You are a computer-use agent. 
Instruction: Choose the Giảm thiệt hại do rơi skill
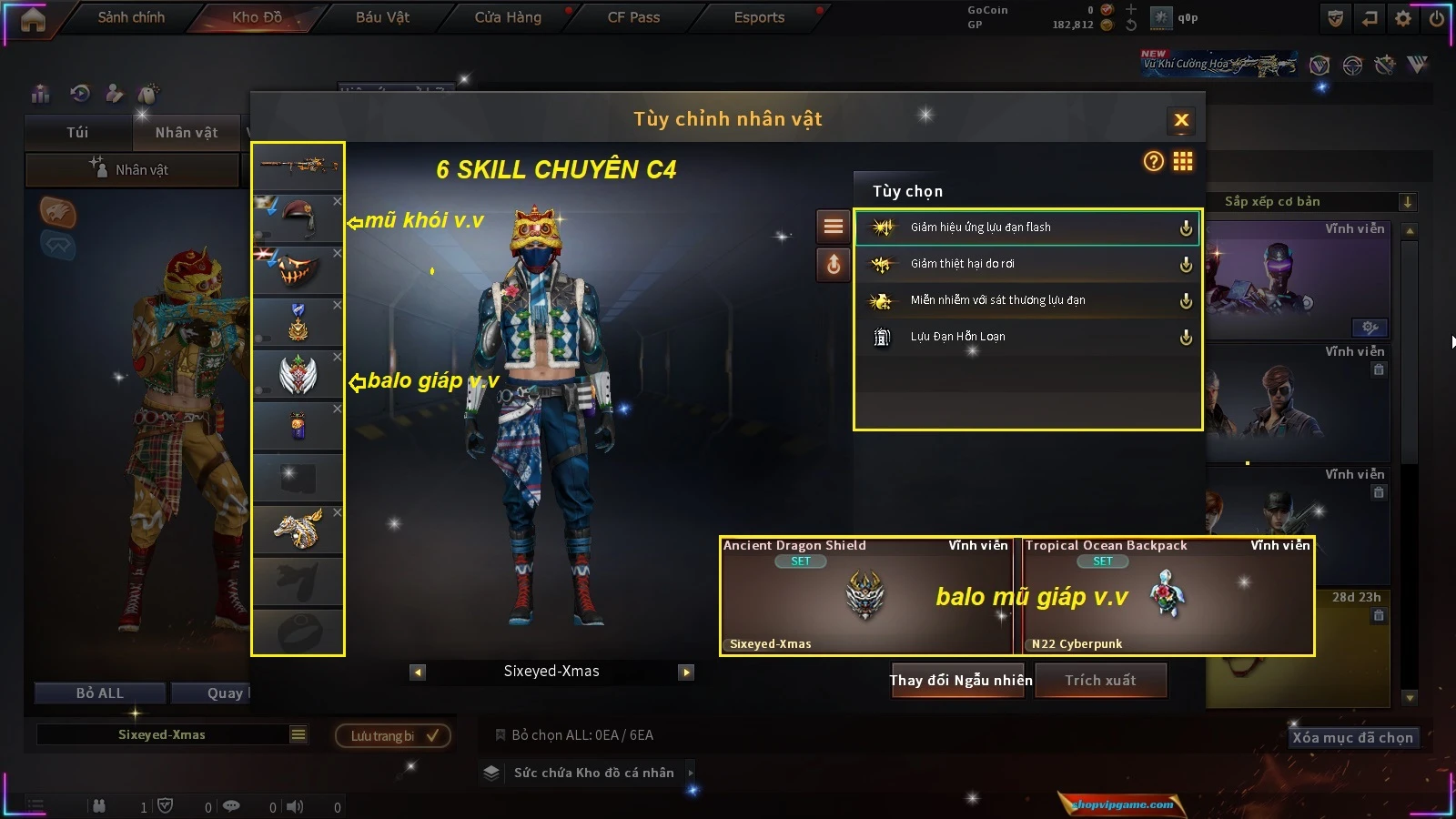point(1026,264)
